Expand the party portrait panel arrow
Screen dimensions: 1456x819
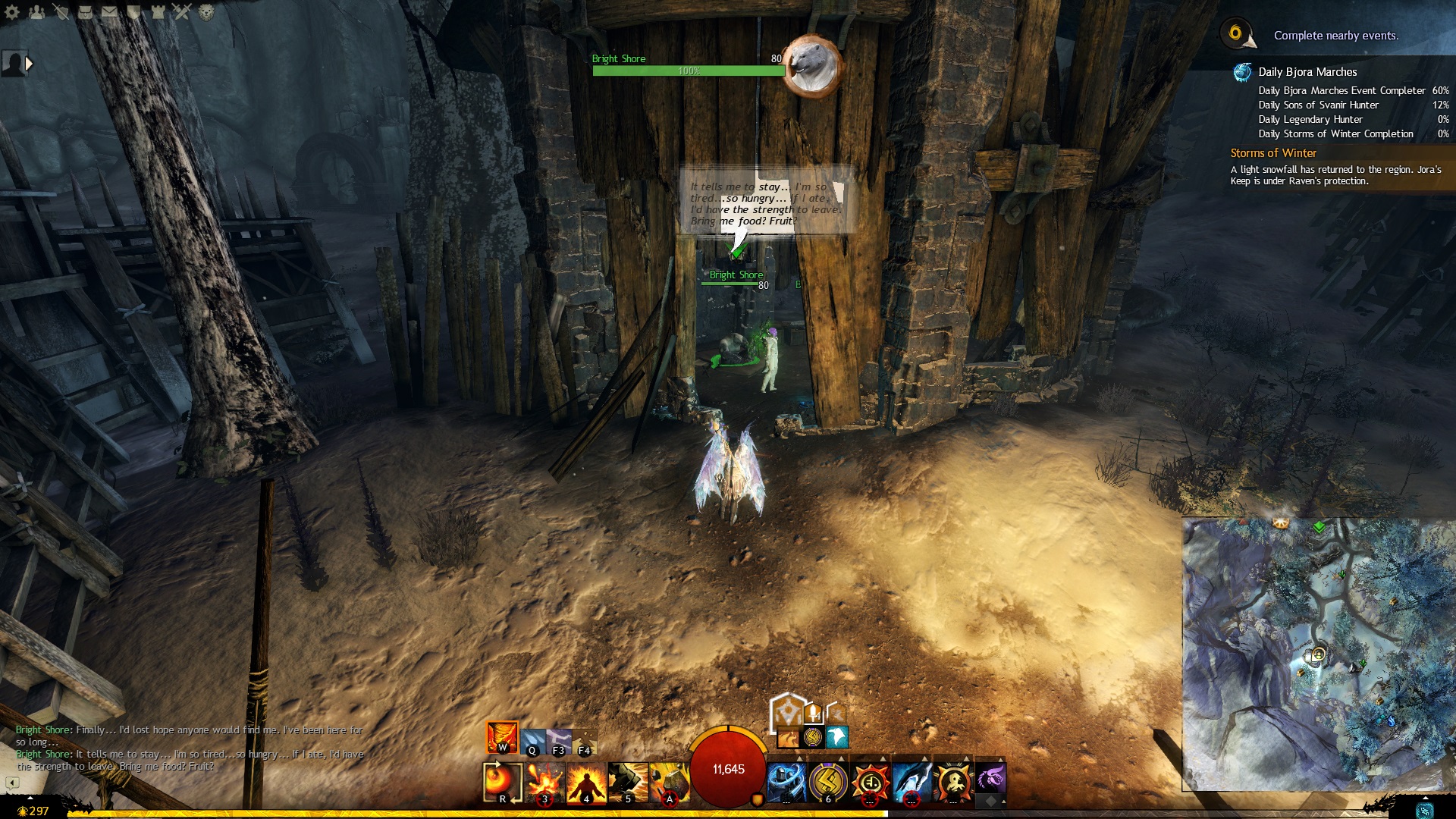coord(29,64)
